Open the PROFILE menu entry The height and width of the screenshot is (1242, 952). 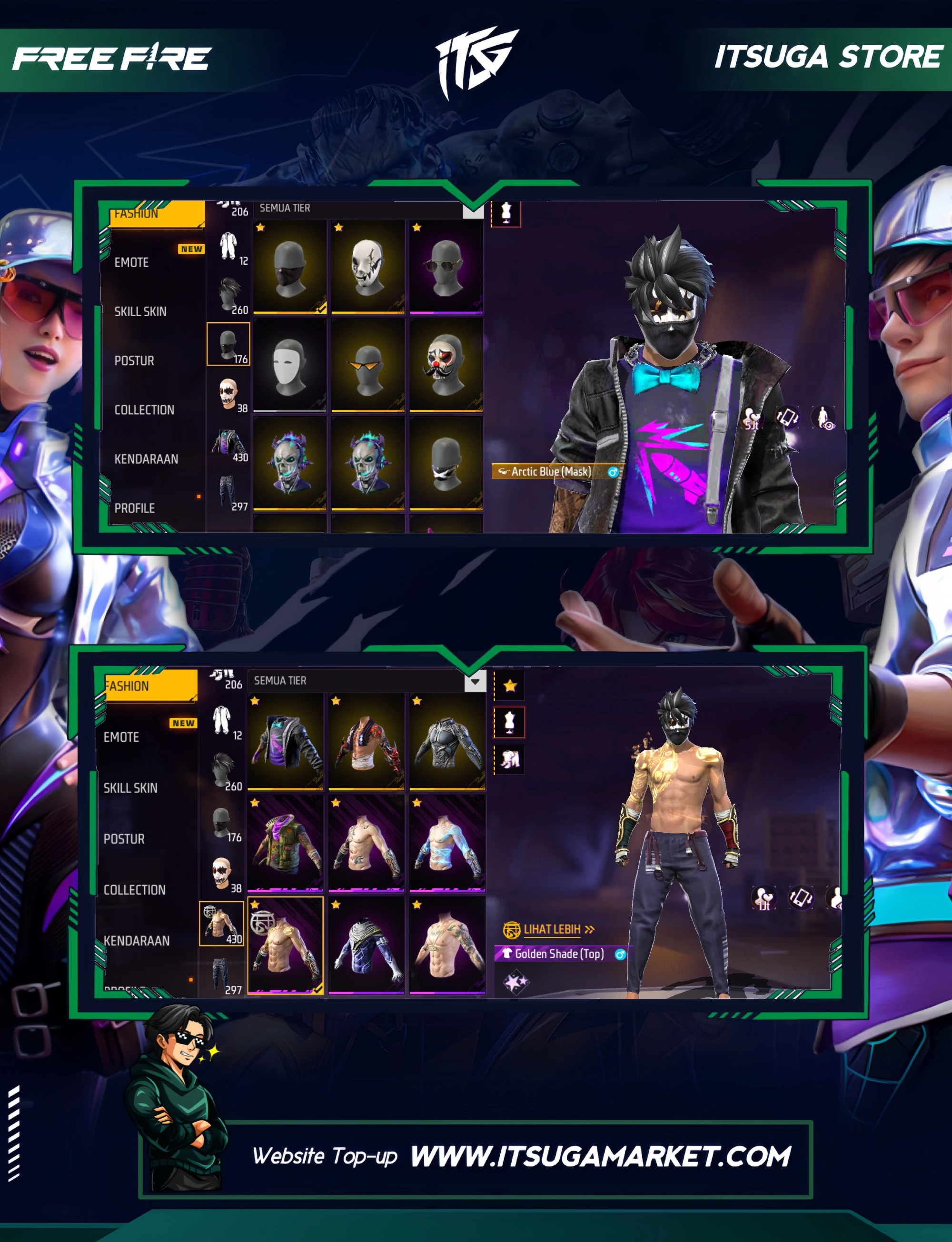[x=134, y=507]
